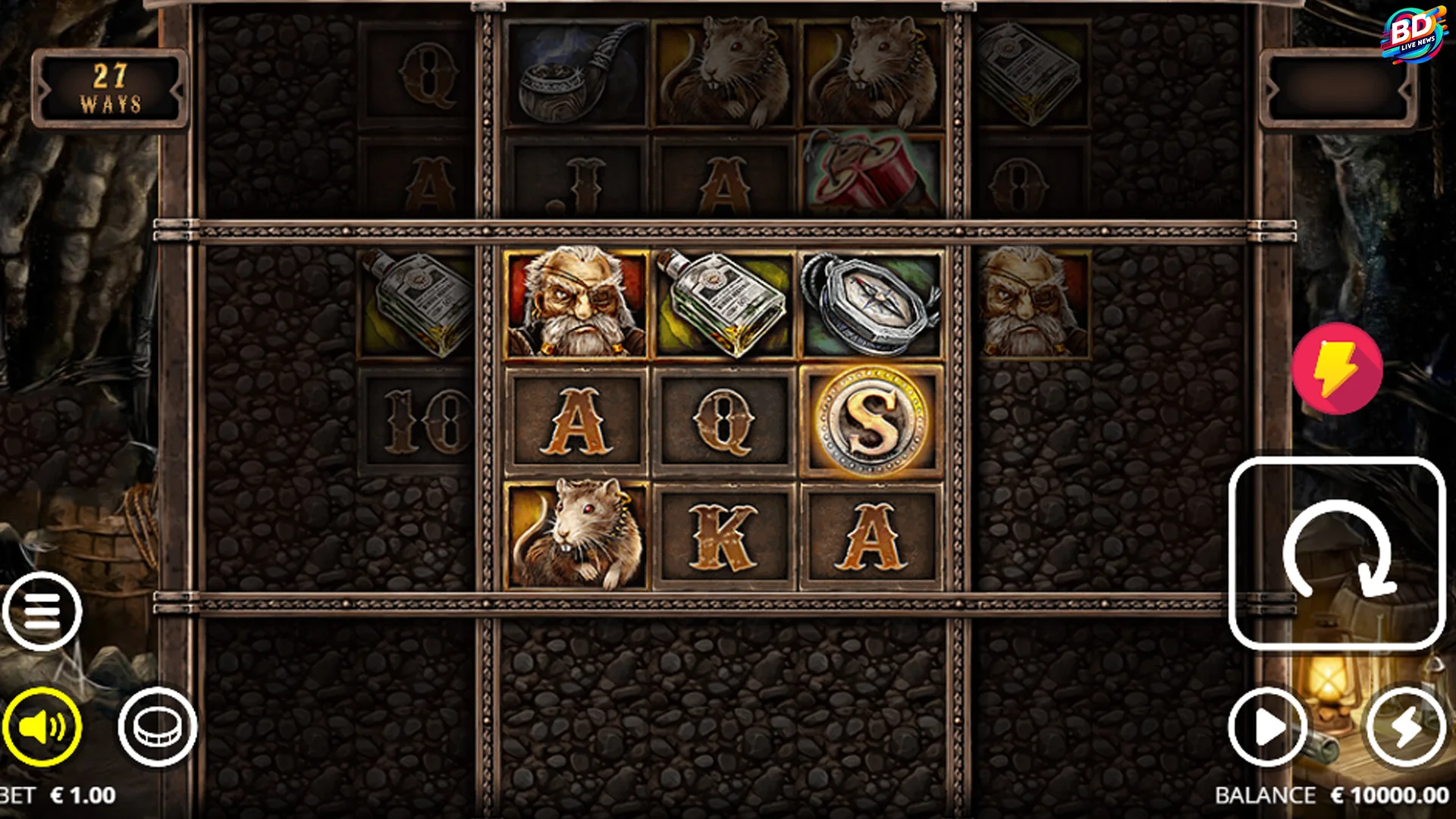Toggle the sound speaker button
The height and width of the screenshot is (819, 1456).
coord(42,726)
